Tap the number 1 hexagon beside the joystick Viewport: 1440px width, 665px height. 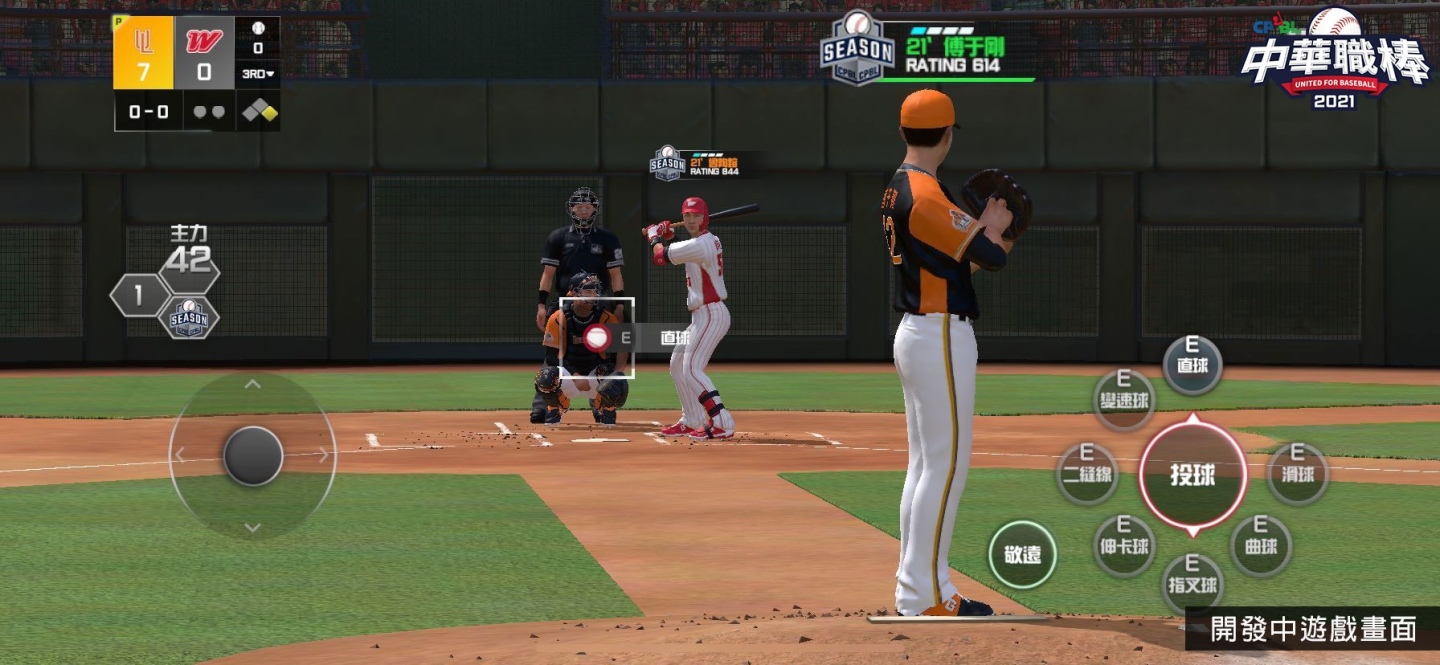coord(138,295)
